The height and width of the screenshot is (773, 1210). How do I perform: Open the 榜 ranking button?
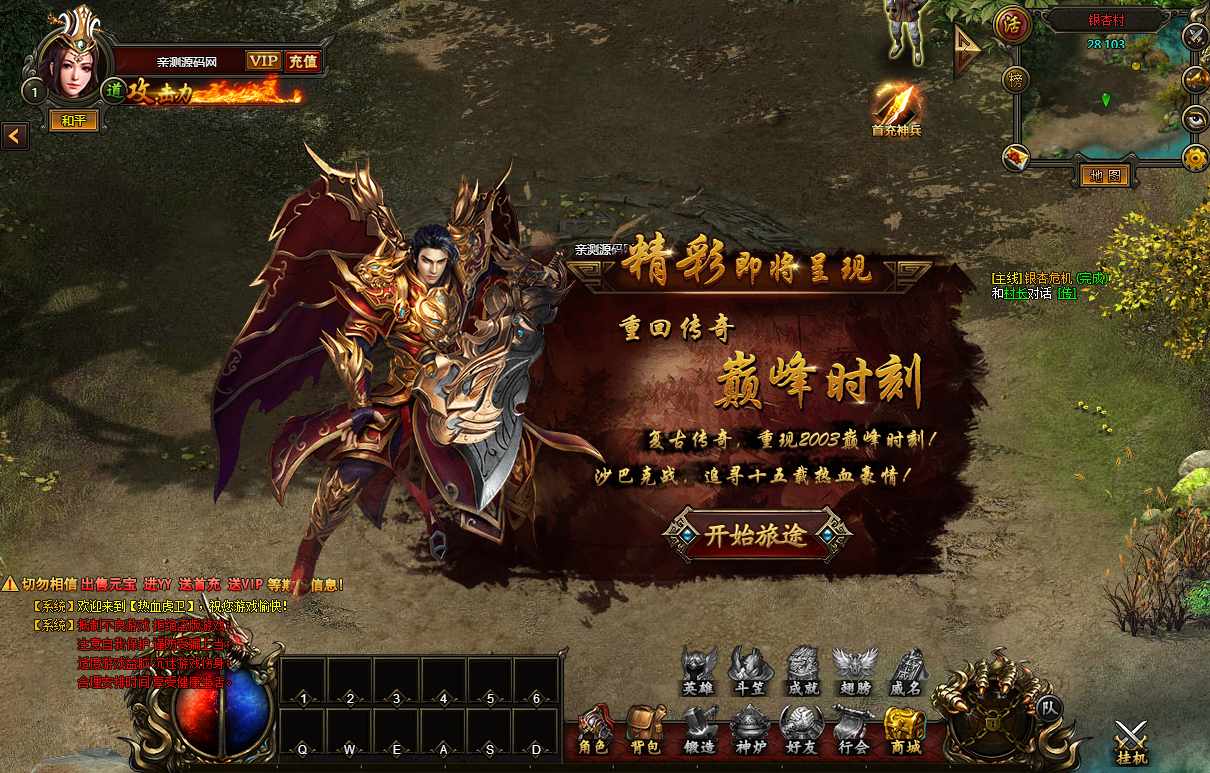point(1016,79)
